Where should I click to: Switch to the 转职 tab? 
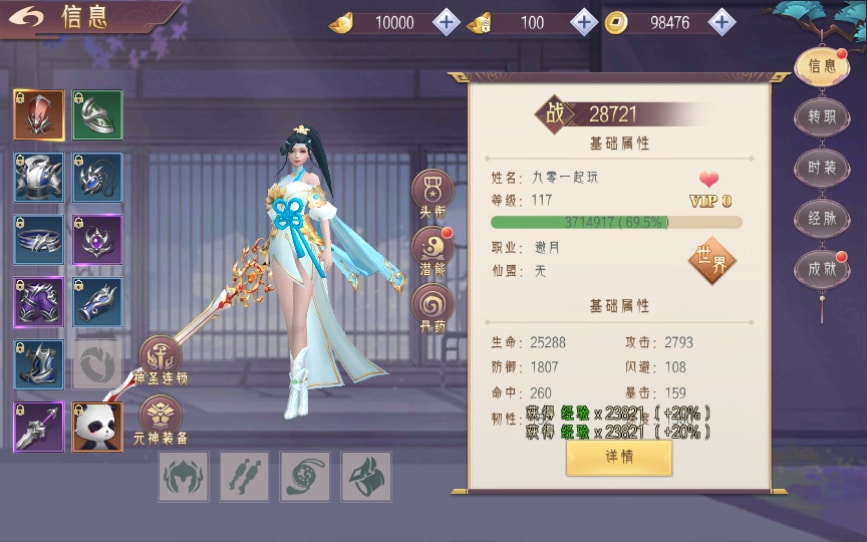click(x=822, y=117)
